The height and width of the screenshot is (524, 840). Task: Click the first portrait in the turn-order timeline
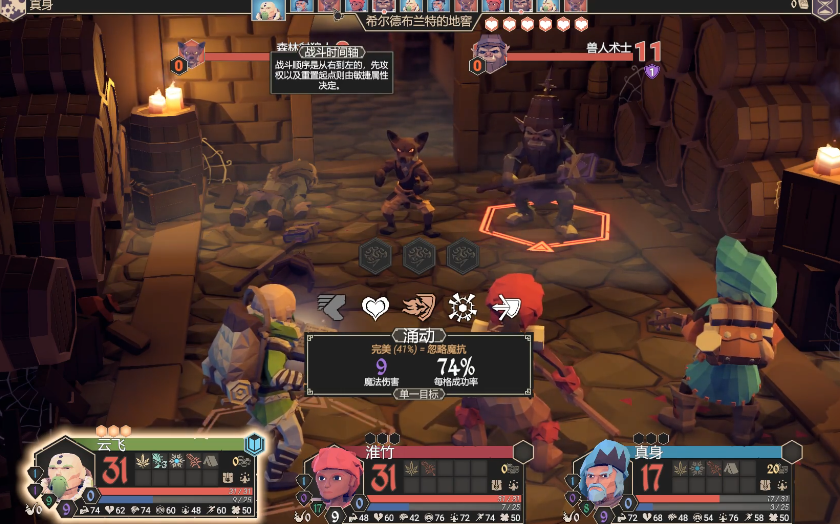(x=267, y=9)
